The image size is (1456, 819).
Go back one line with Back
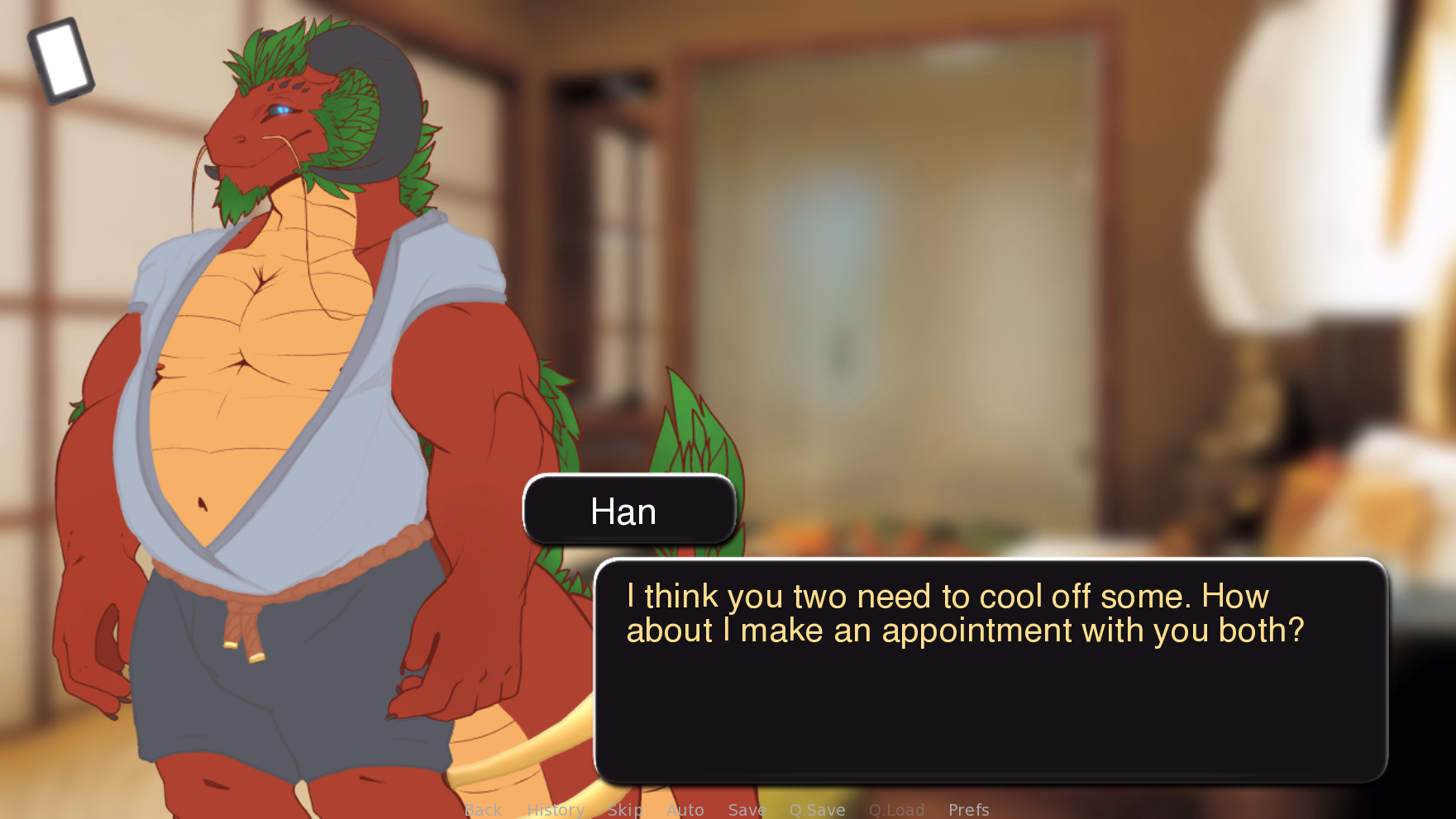tap(483, 810)
